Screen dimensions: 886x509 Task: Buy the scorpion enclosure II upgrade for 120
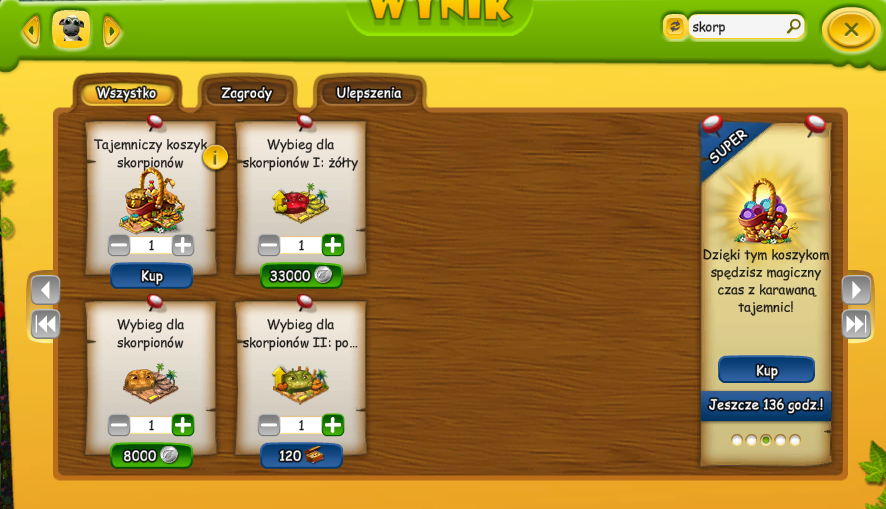coord(301,456)
